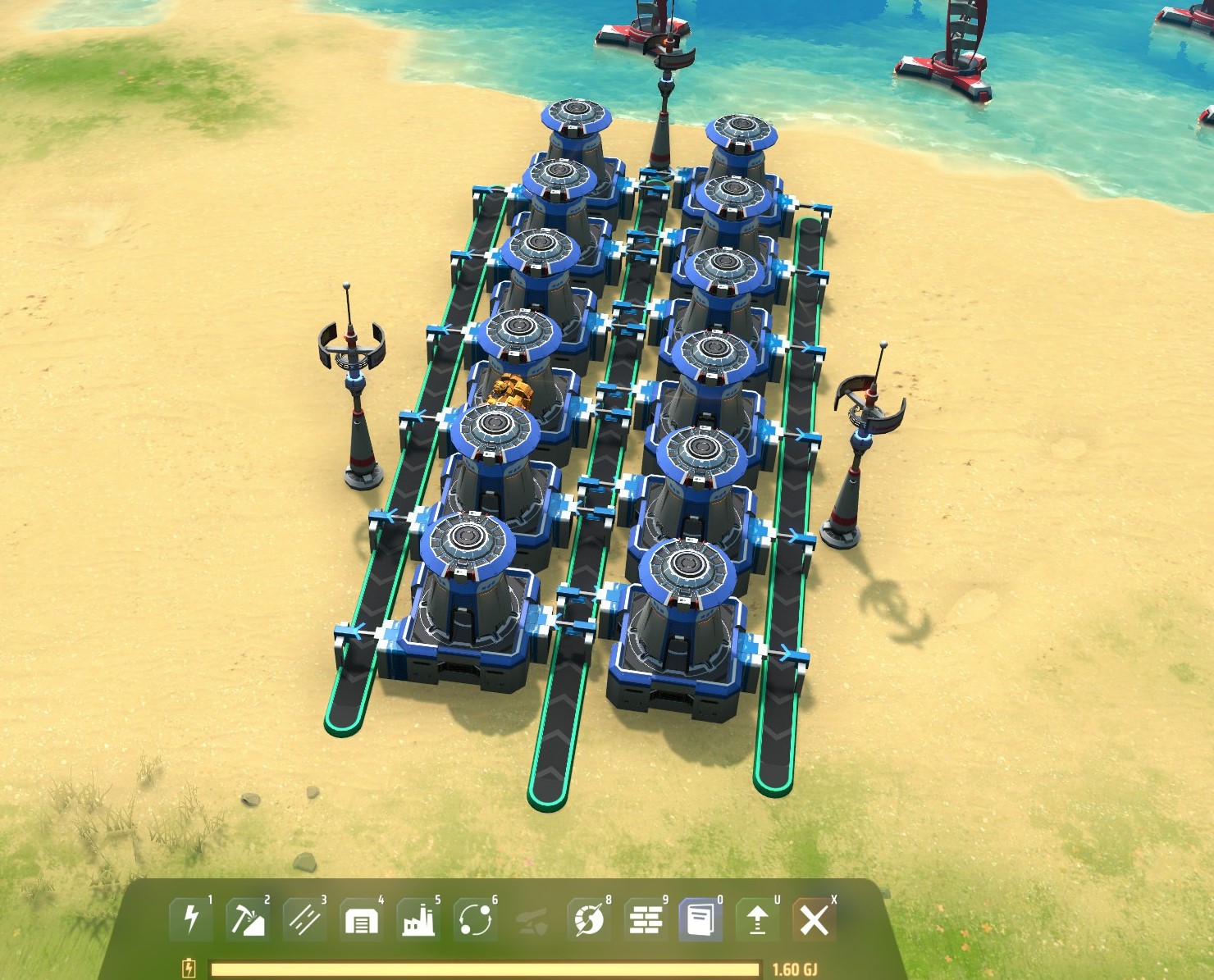This screenshot has height=980, width=1214.
Task: Select the logistics tool in slot 6
Action: [475, 922]
